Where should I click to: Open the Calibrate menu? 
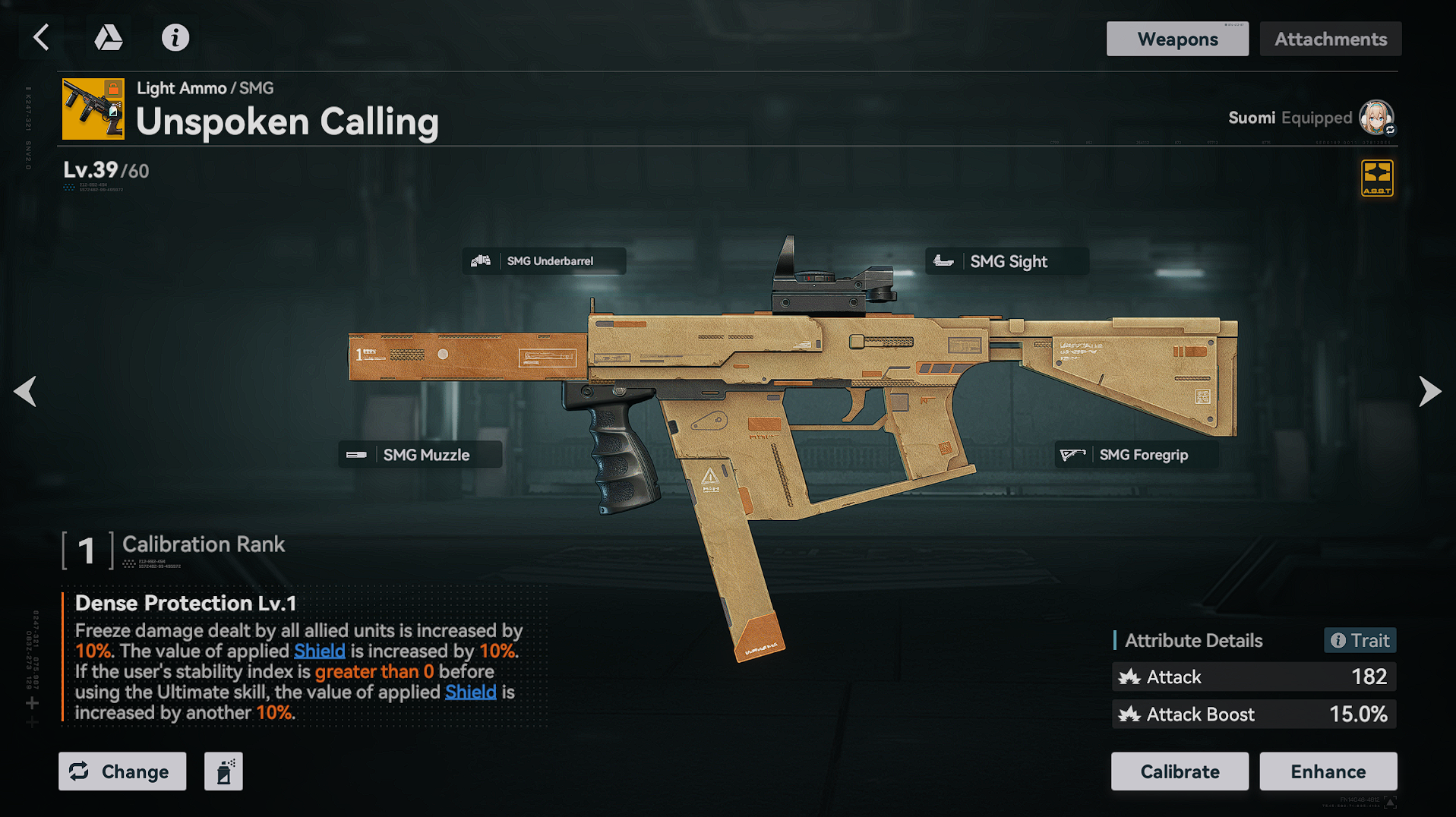click(1180, 771)
